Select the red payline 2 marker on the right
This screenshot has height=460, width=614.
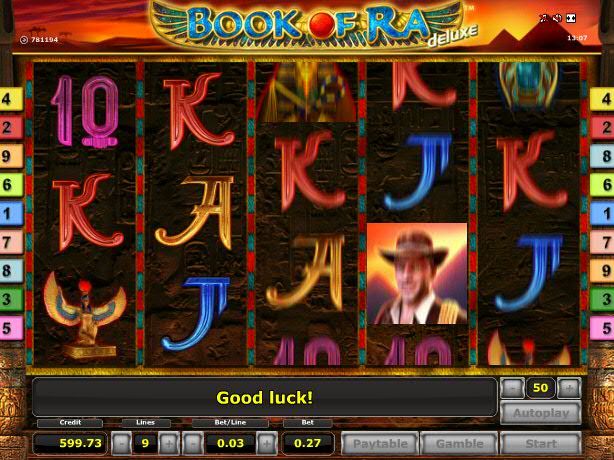tap(603, 127)
